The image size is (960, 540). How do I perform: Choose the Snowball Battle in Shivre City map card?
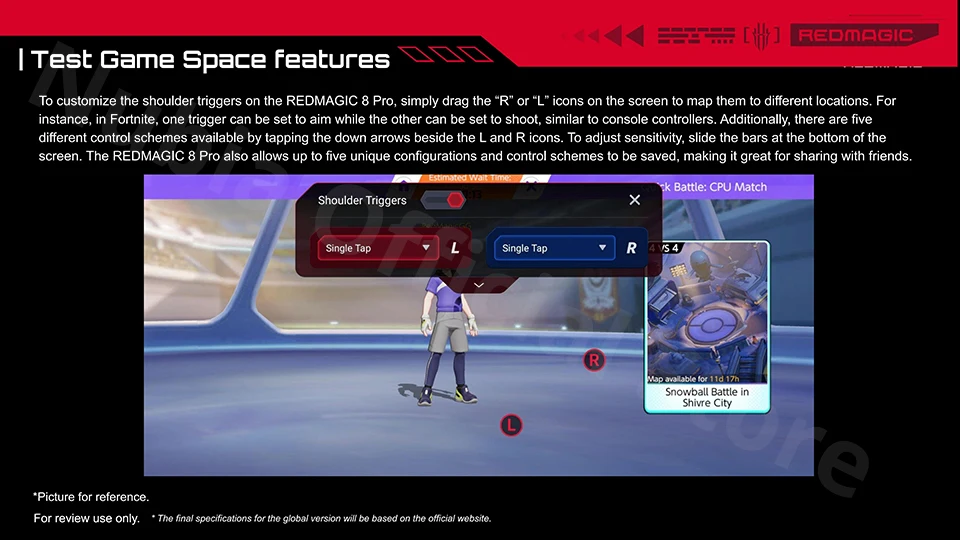pos(707,327)
